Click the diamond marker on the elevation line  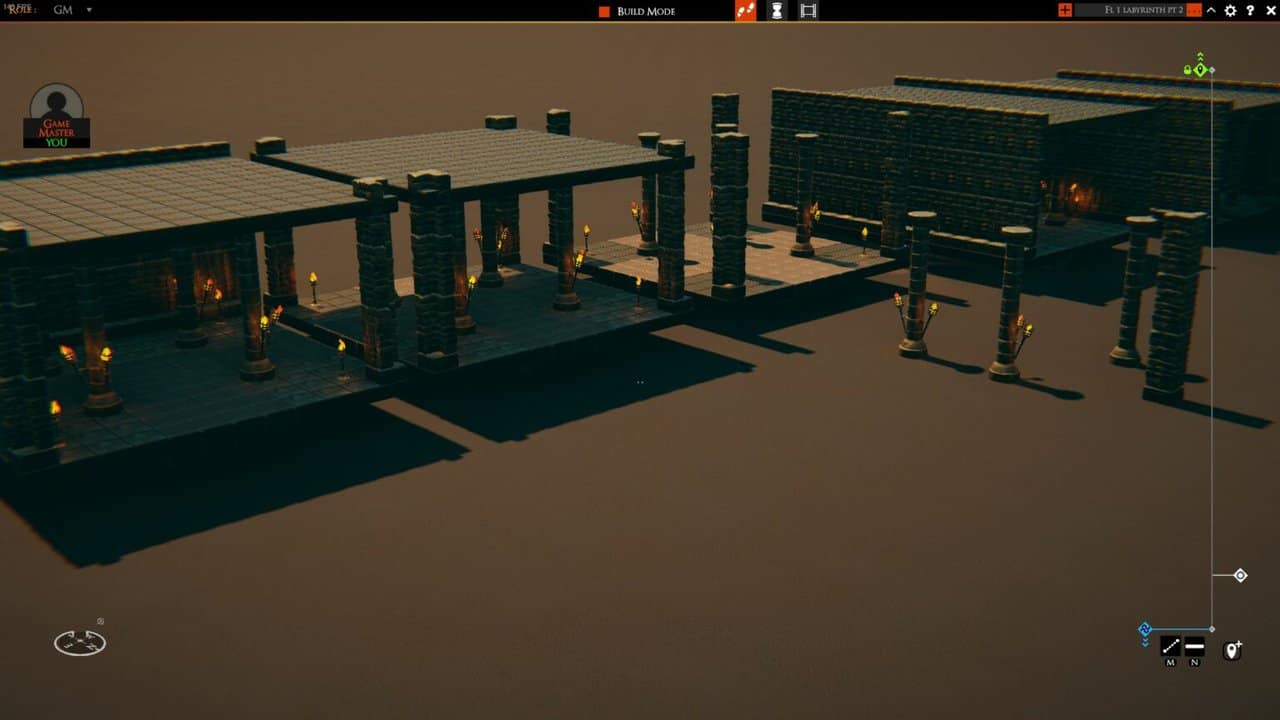tap(1240, 574)
